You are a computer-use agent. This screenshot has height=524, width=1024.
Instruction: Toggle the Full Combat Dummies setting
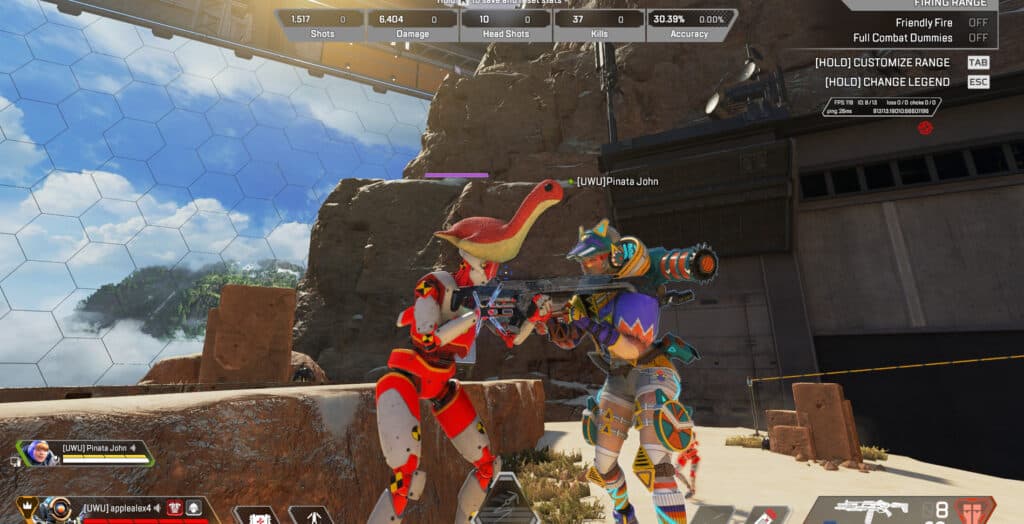[977, 38]
